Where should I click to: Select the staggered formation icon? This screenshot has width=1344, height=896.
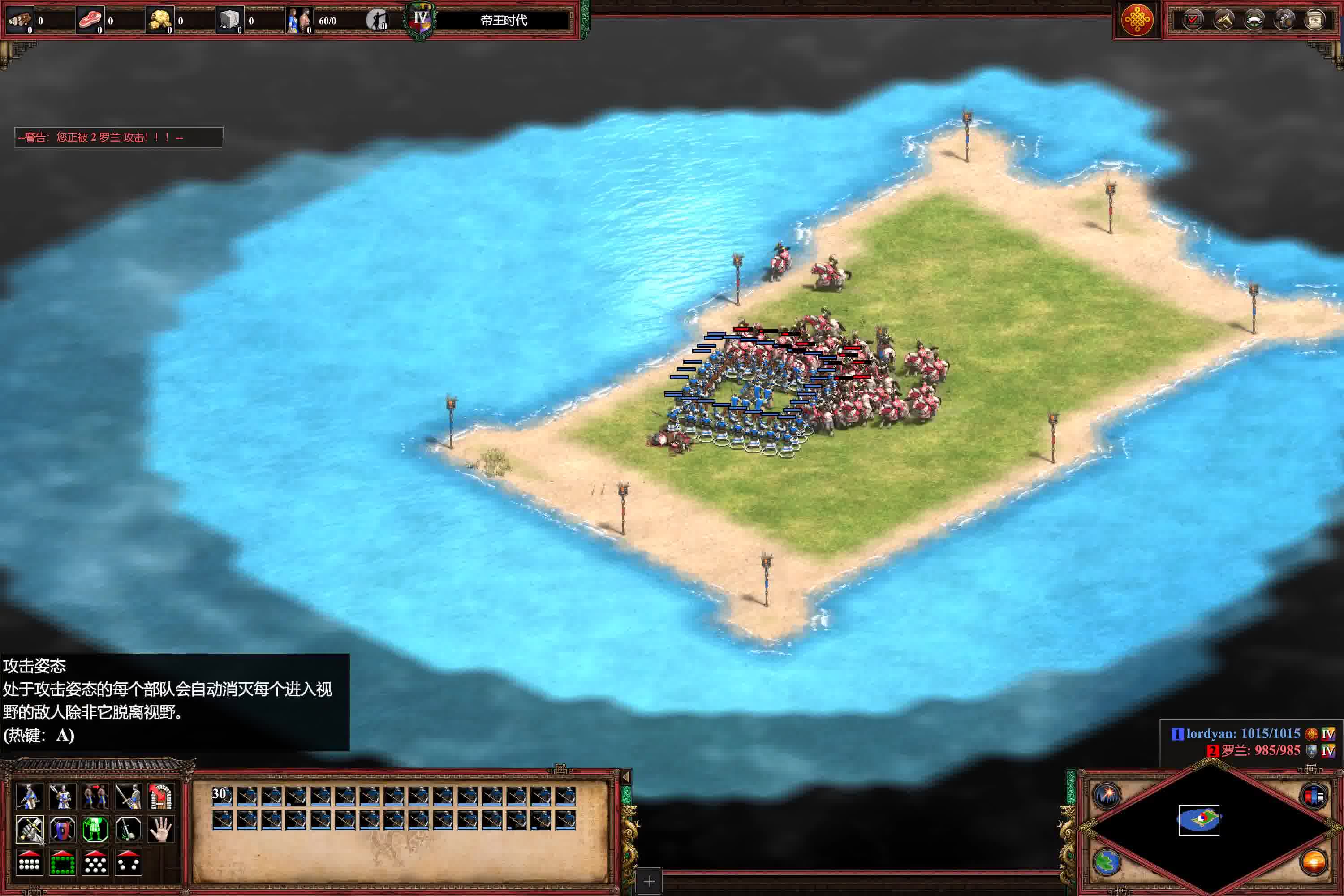(x=95, y=862)
